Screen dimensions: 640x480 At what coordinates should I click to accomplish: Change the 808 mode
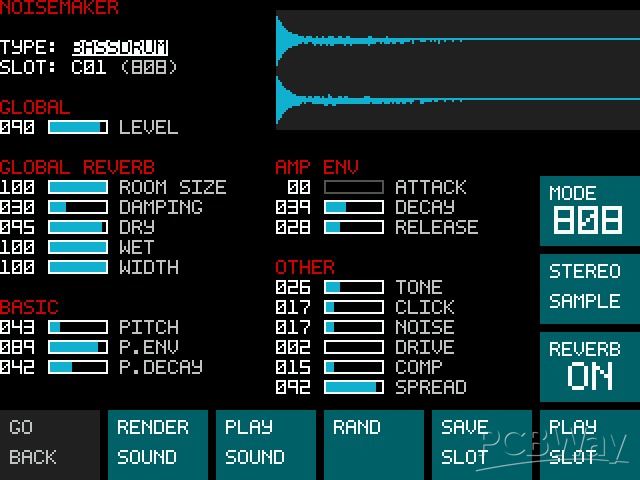click(x=589, y=211)
